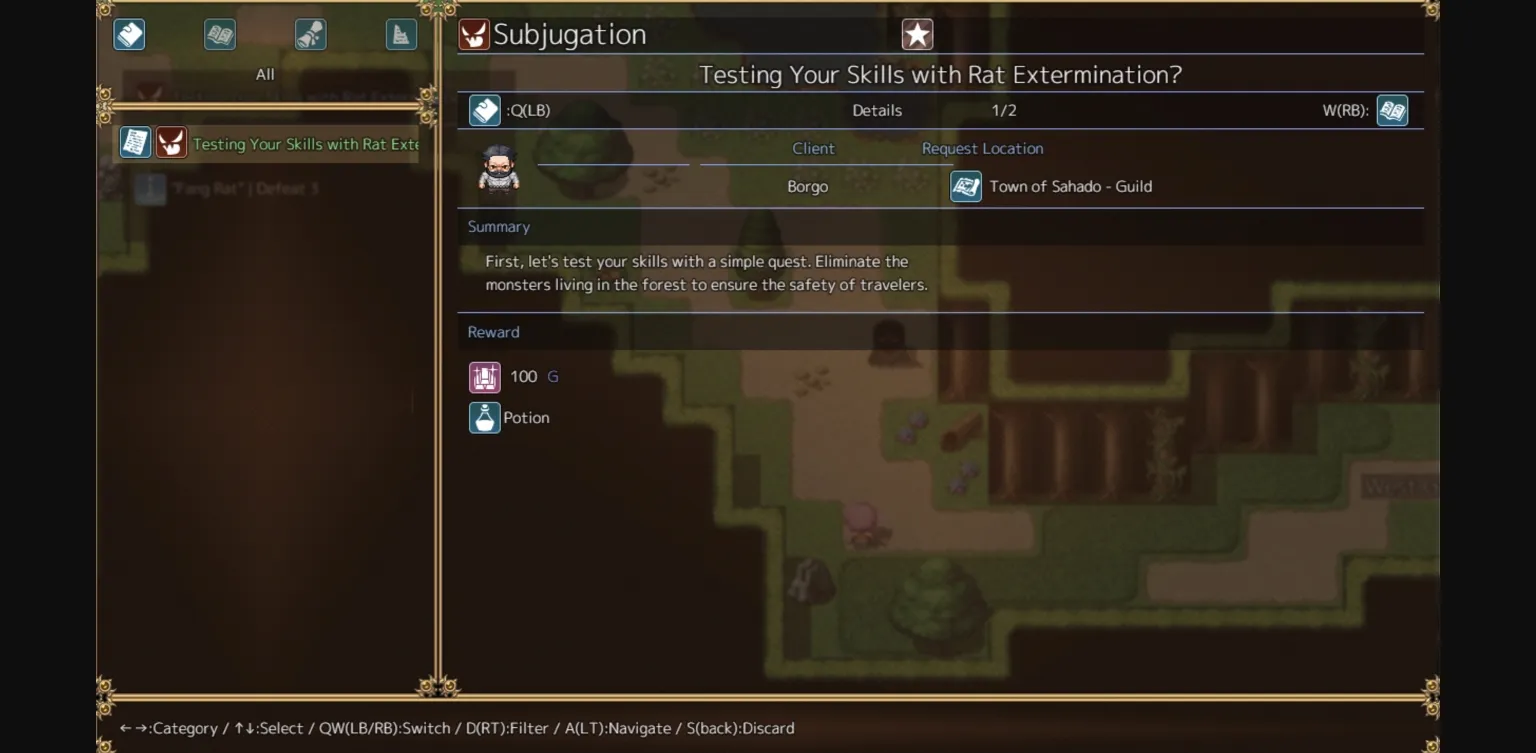The width and height of the screenshot is (1536, 753).
Task: Toggle the scroll category filter
Action: [x=309, y=33]
